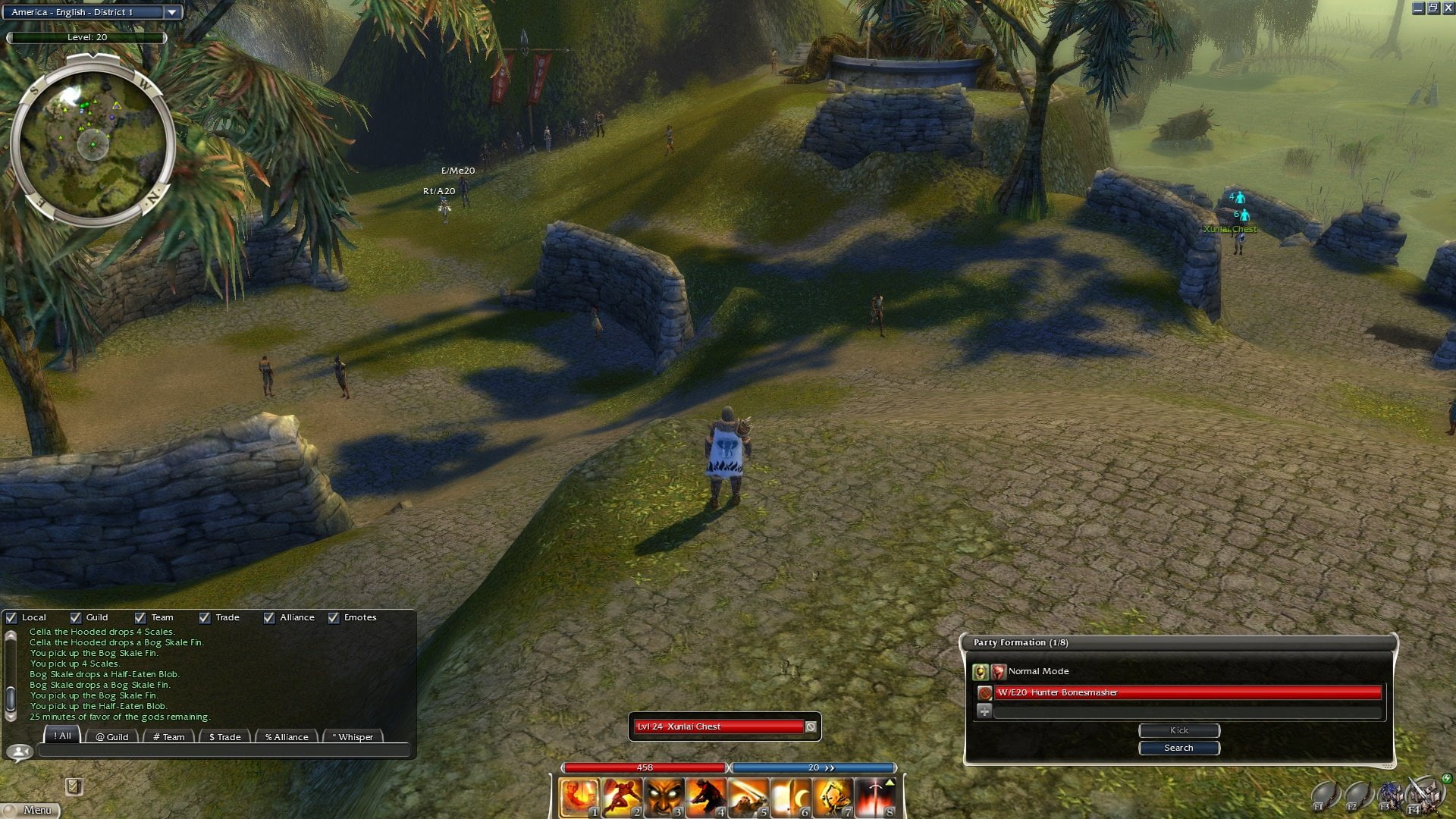Switch to the Trade chat tab
Viewport: 1456px width, 819px height.
click(x=224, y=736)
